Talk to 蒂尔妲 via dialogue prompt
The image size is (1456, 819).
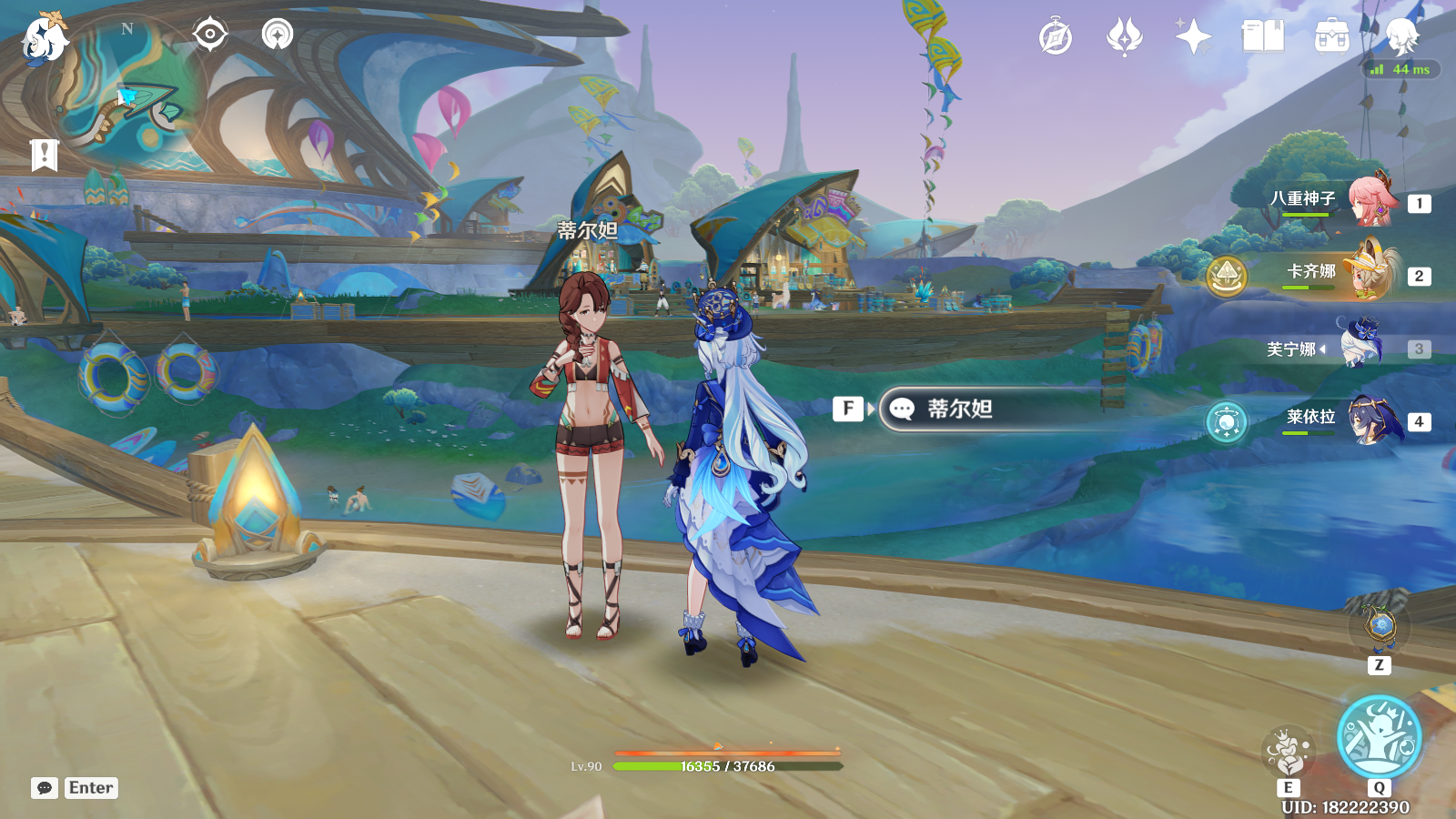959,409
